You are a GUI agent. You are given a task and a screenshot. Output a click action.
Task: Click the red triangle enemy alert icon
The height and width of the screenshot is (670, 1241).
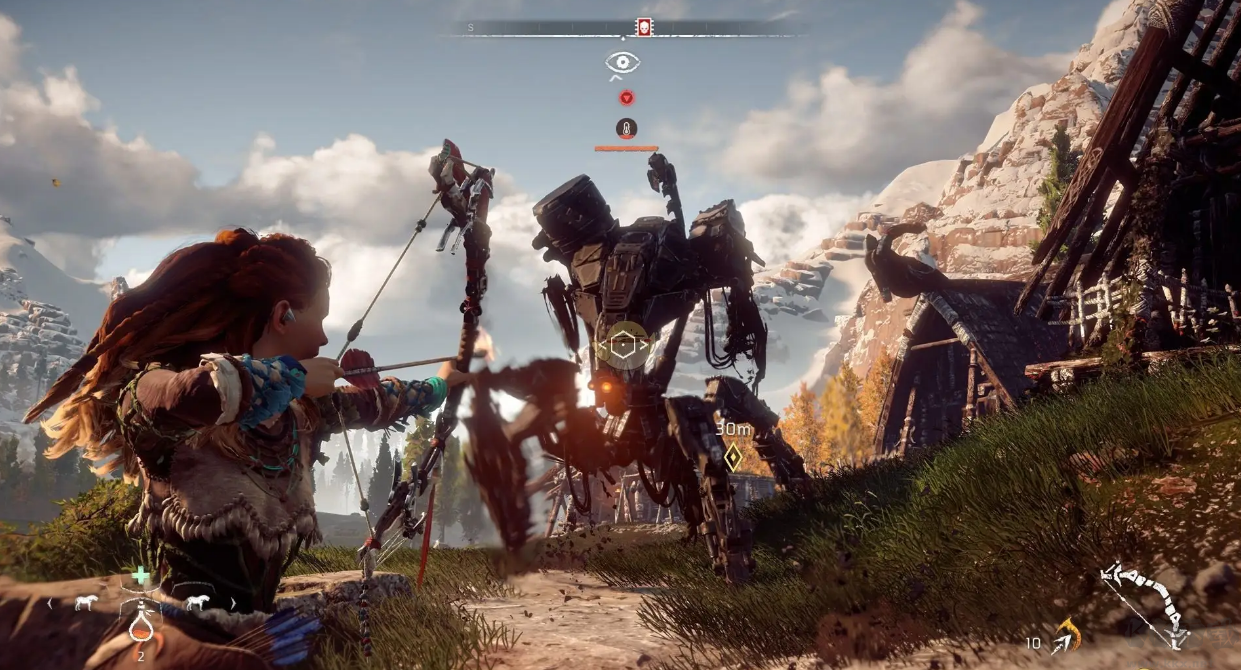pyautogui.click(x=626, y=98)
